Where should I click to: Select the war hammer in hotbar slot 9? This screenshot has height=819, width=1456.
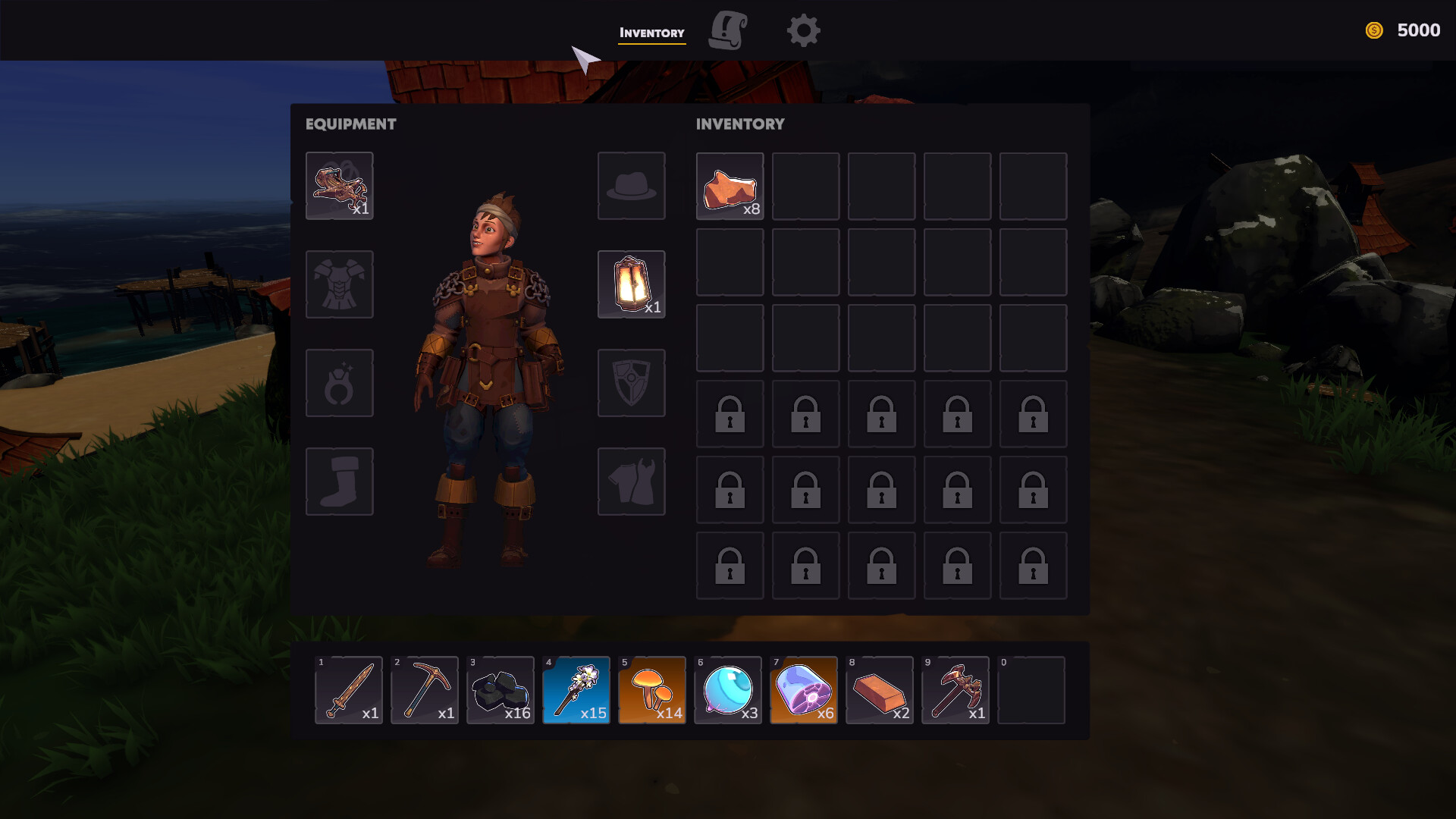tap(955, 690)
